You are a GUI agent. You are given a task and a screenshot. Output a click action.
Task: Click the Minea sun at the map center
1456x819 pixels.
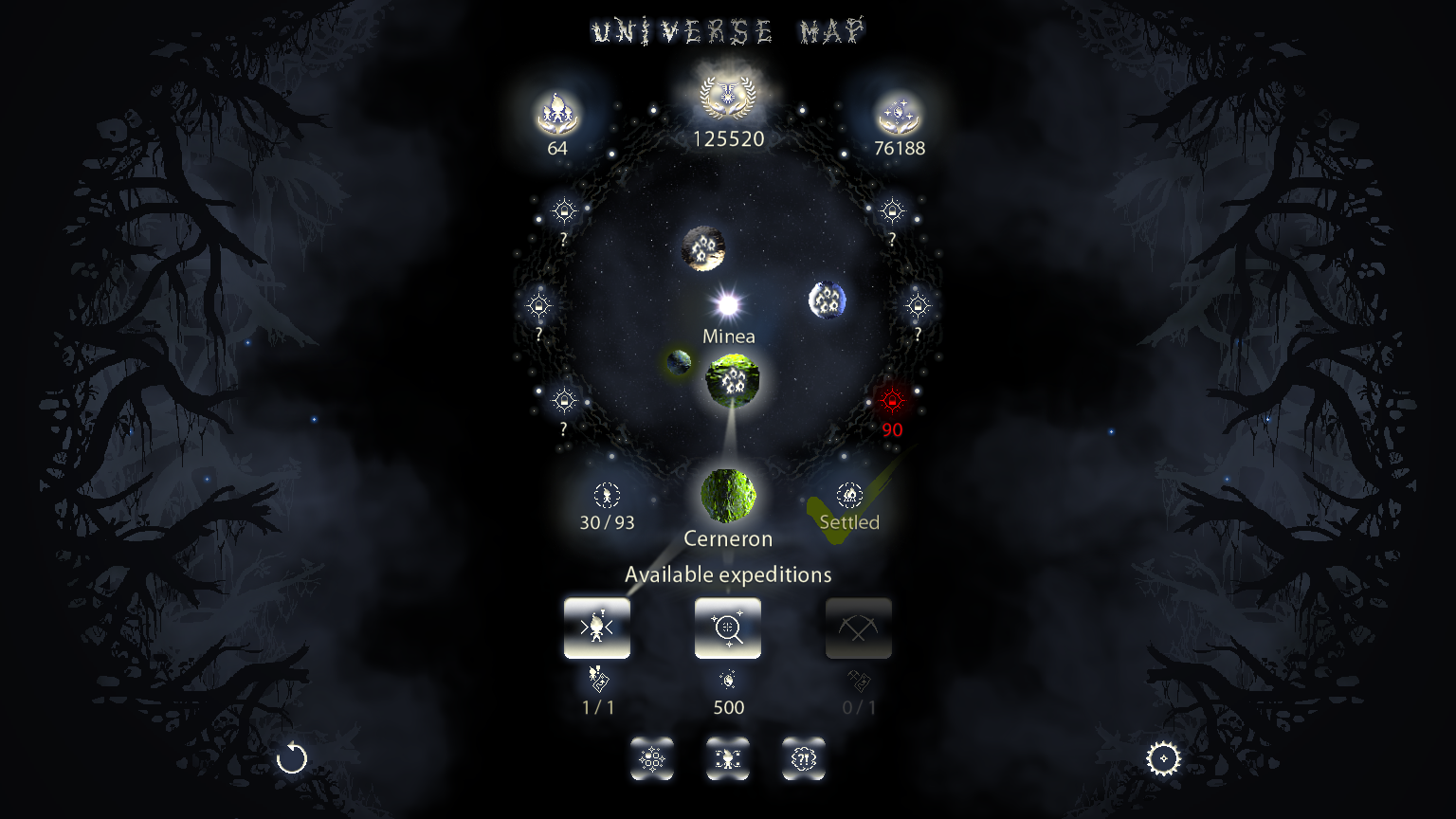pyautogui.click(x=728, y=305)
